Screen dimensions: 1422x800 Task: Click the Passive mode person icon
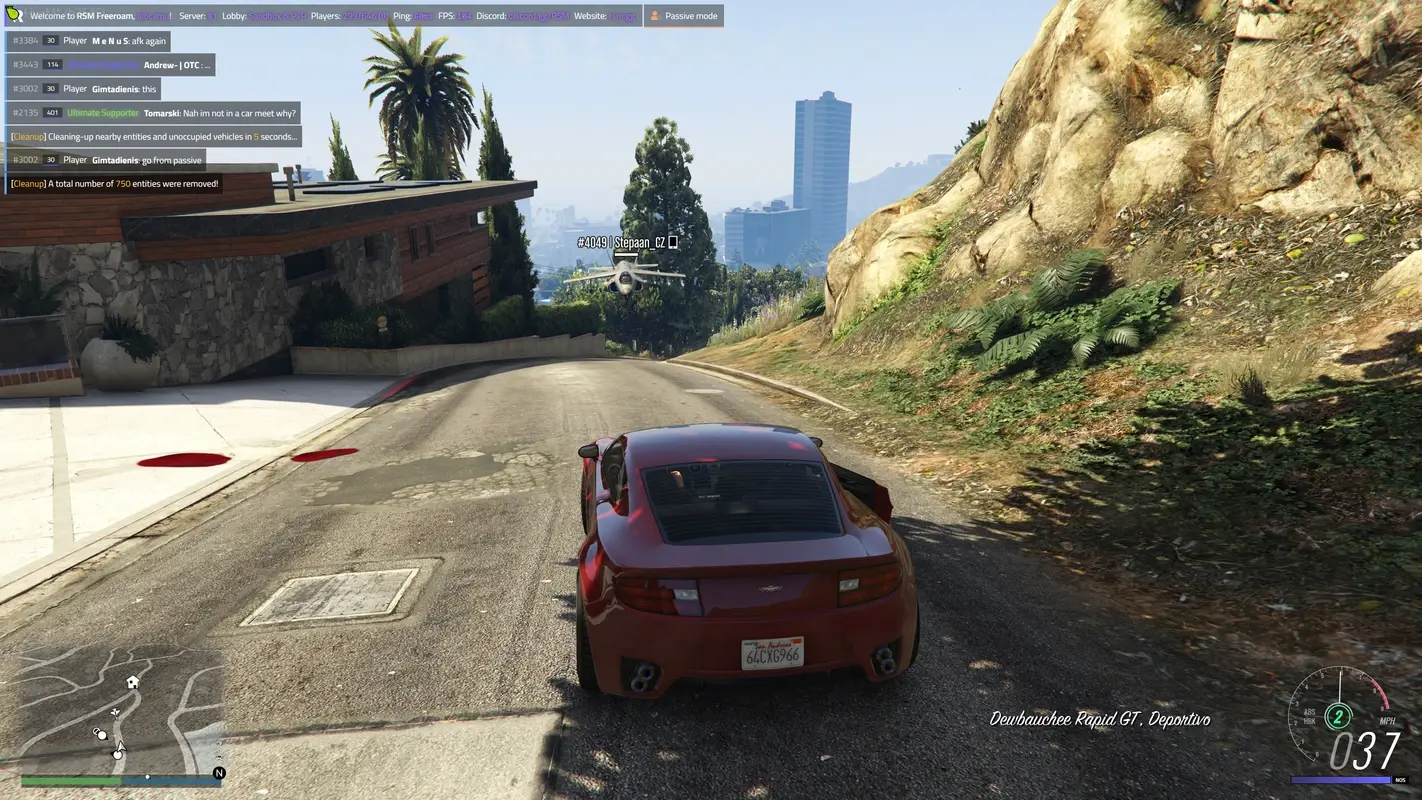click(654, 15)
